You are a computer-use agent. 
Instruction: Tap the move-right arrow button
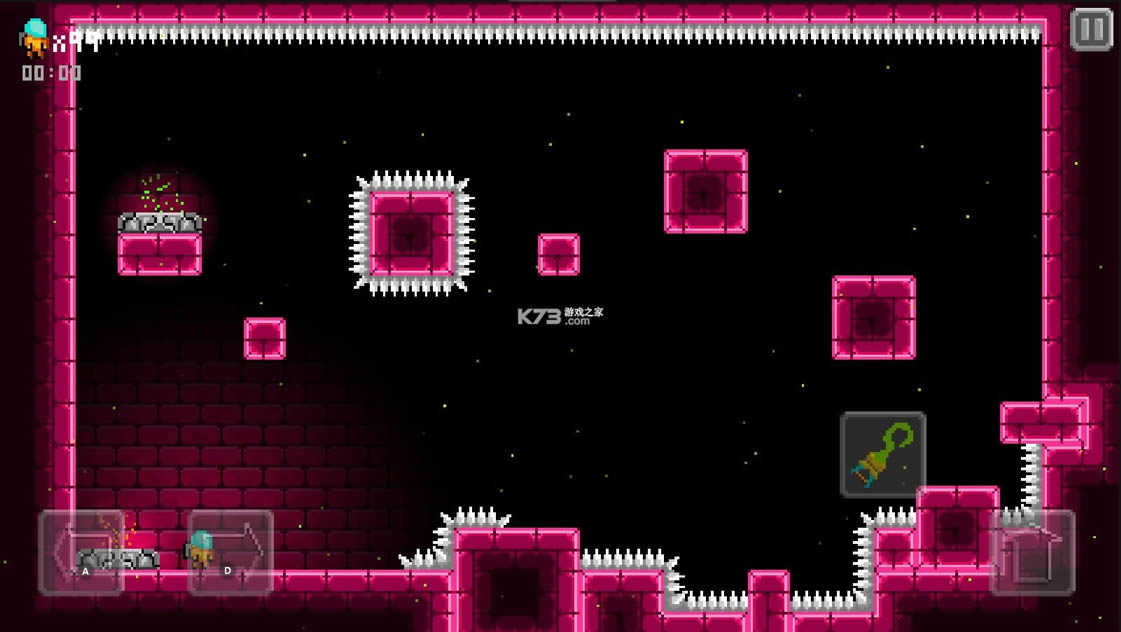tap(230, 552)
